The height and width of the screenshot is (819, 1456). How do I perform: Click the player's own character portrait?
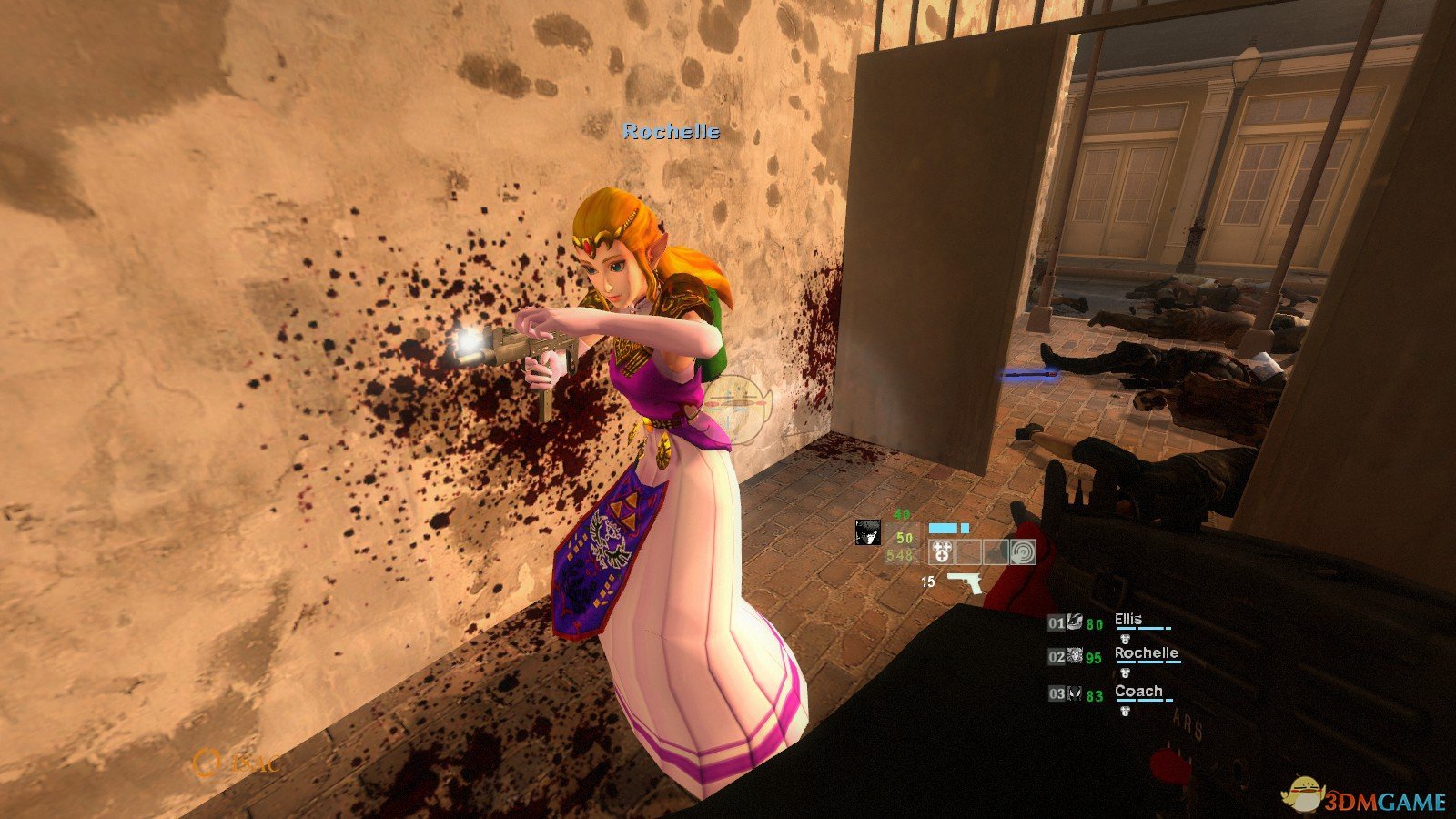(x=868, y=532)
